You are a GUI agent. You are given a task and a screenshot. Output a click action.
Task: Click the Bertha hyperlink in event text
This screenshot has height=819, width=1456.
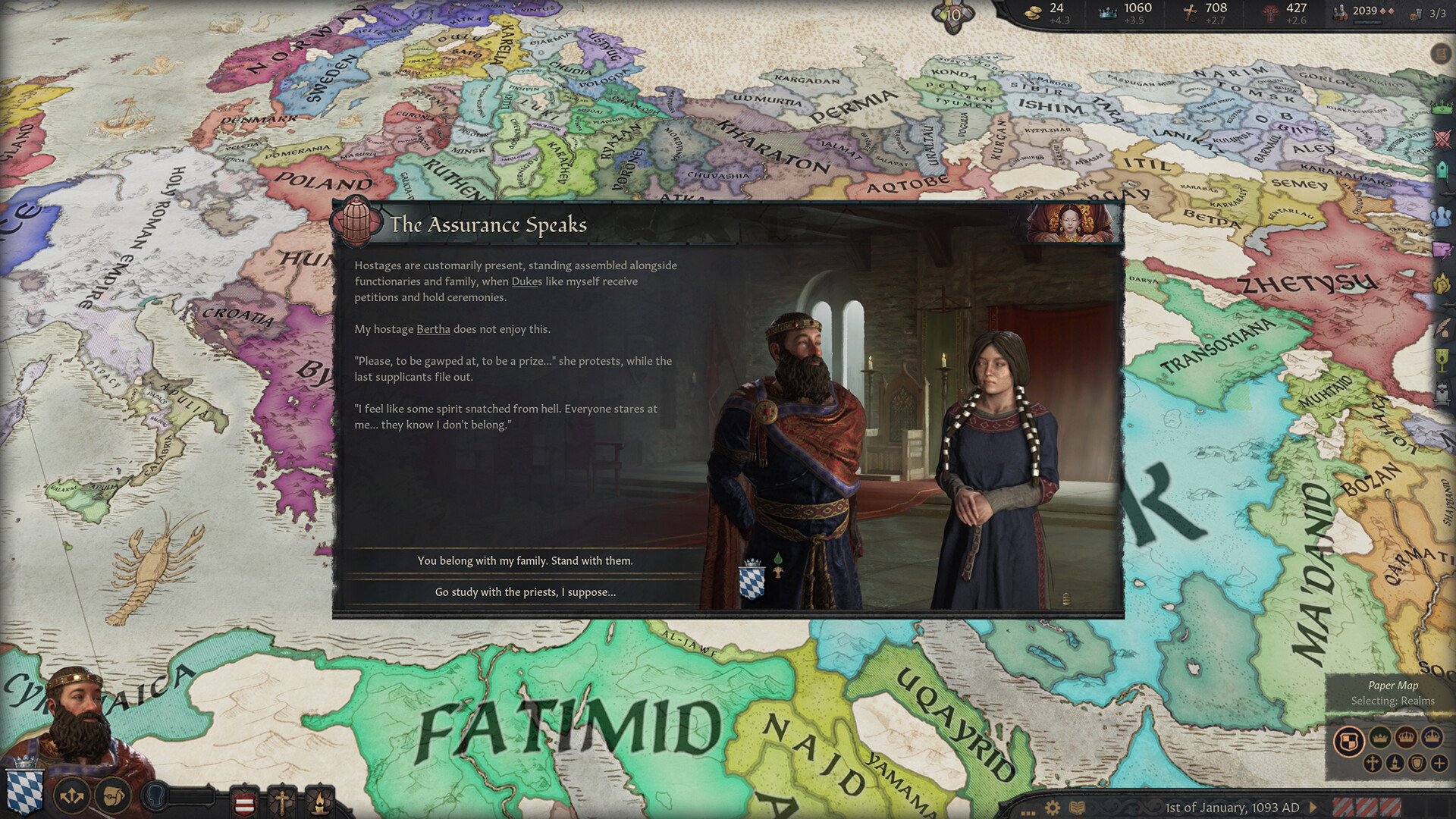433,329
